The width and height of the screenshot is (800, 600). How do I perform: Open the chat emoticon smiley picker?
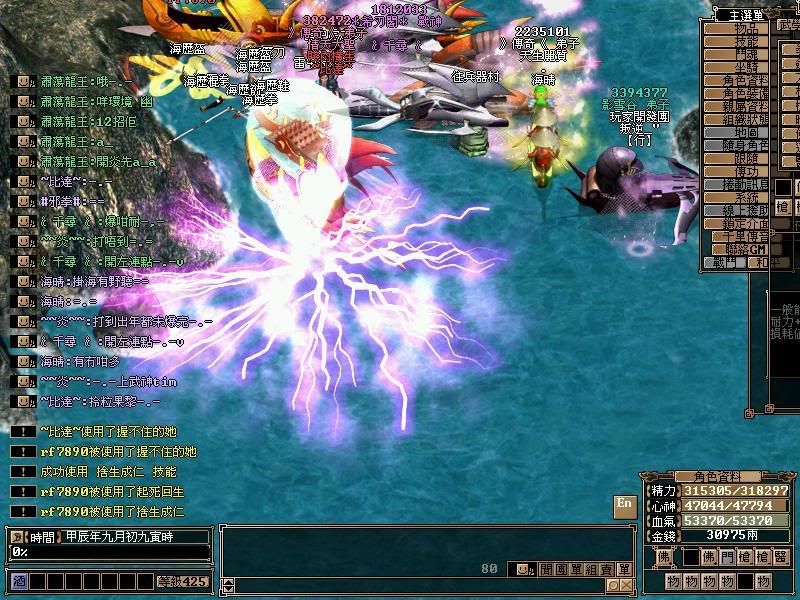pos(522,569)
